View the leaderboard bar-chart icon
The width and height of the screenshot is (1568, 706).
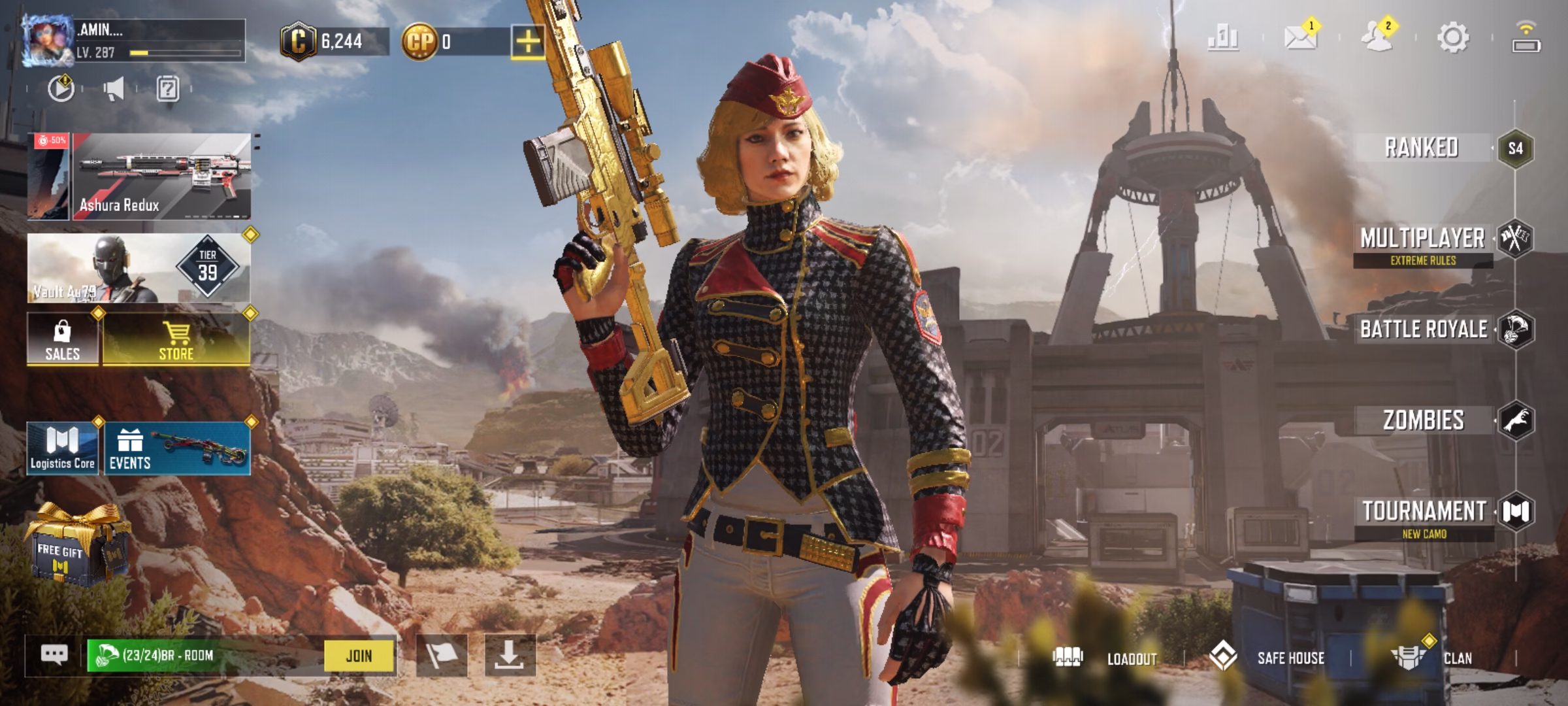[x=1223, y=37]
